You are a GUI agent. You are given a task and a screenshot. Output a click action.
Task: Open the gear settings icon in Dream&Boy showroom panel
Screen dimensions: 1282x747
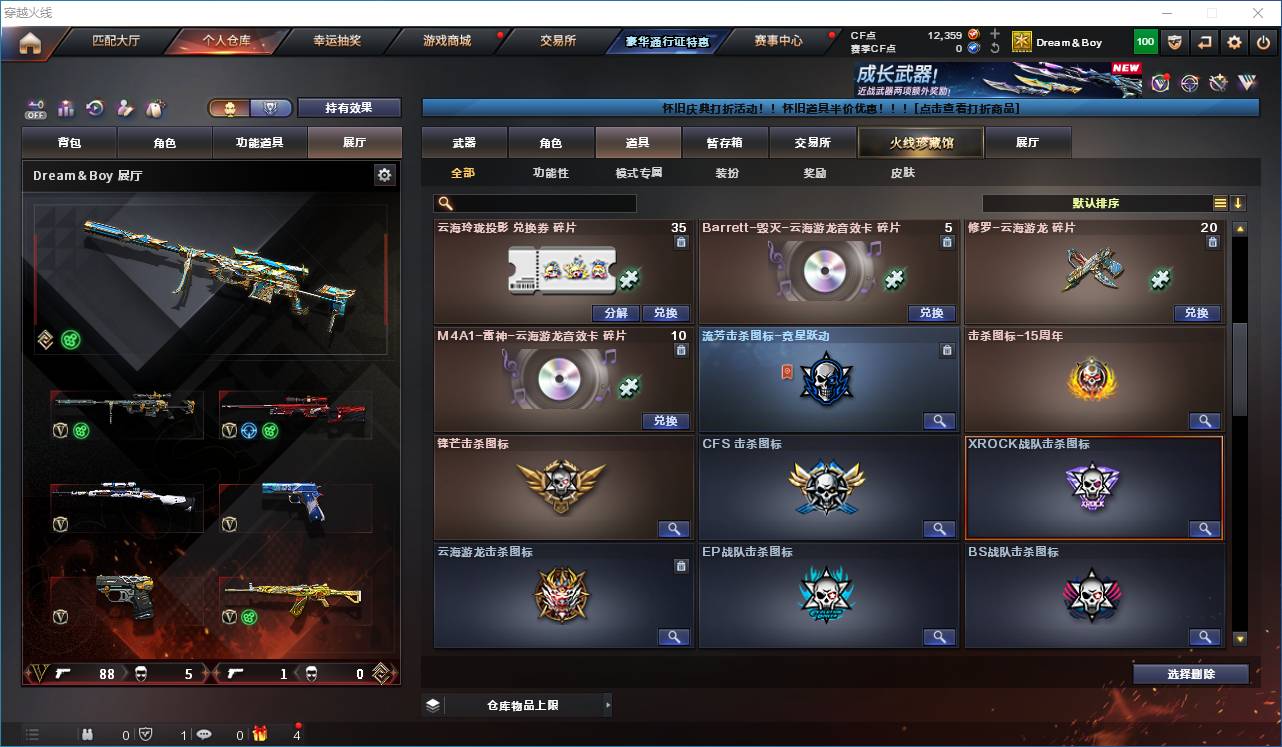click(385, 174)
